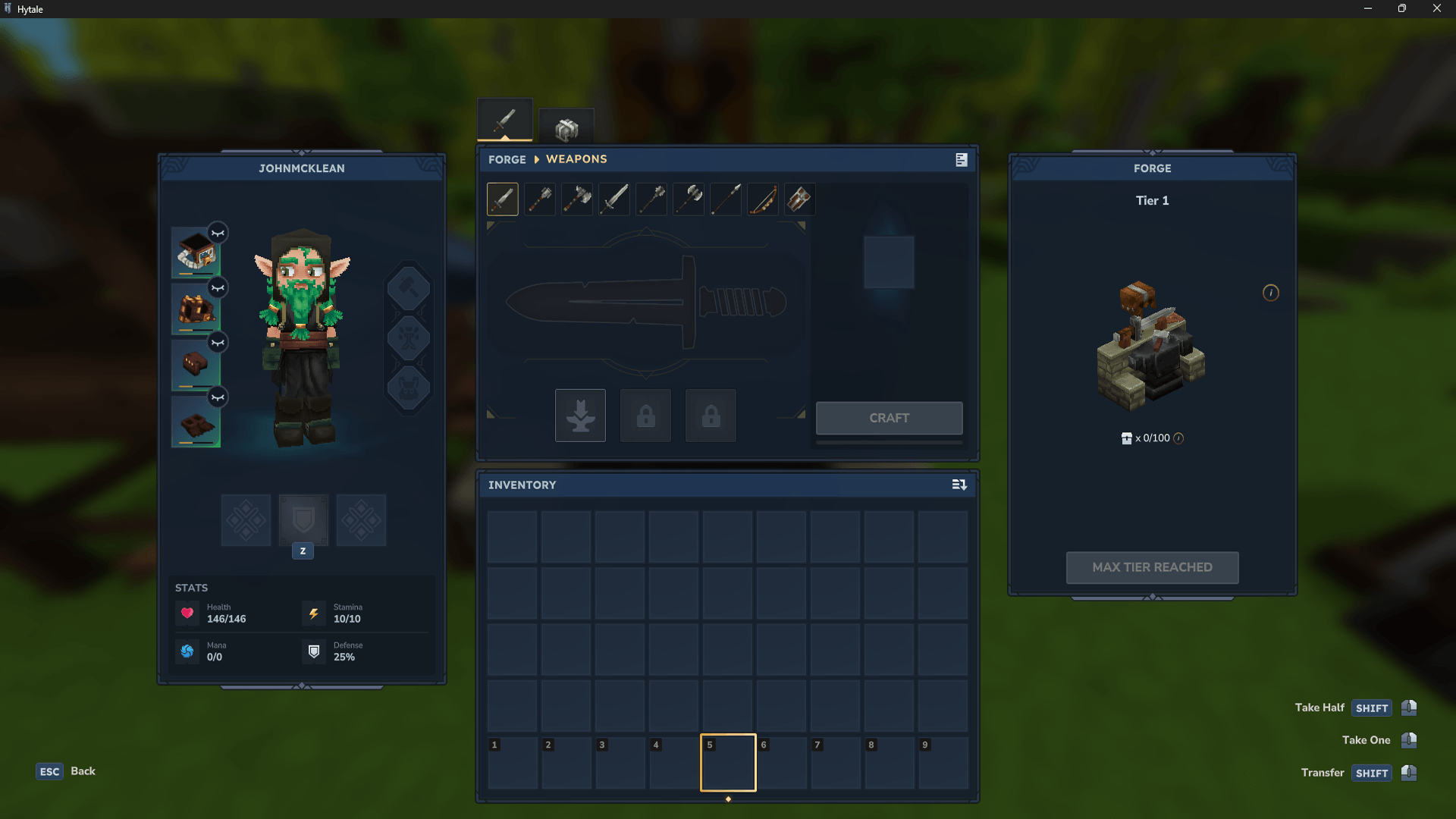Select the Battleaxe weapon category
This screenshot has height=819, width=1456.
click(688, 199)
